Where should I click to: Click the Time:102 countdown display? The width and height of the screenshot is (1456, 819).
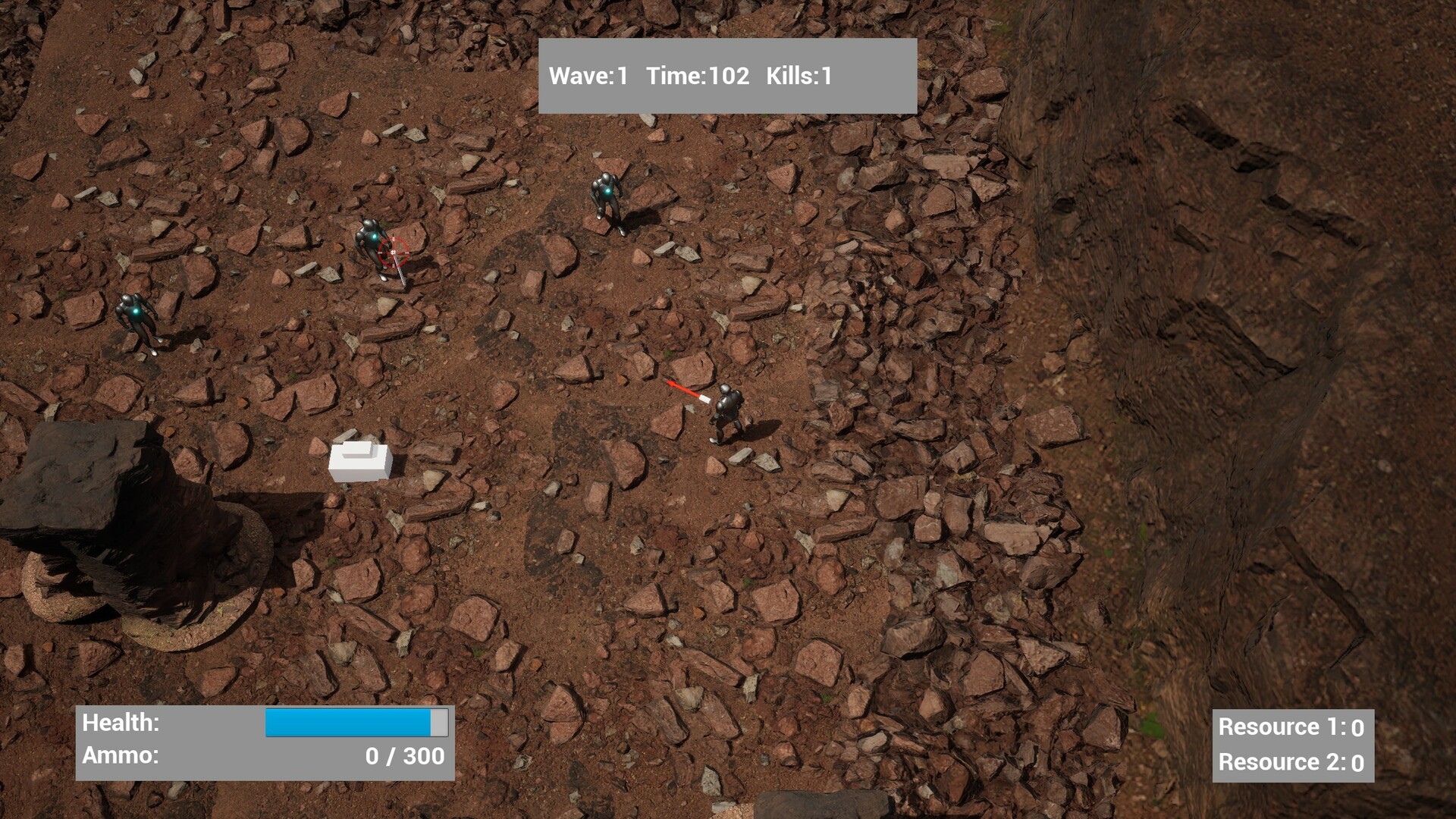(700, 75)
